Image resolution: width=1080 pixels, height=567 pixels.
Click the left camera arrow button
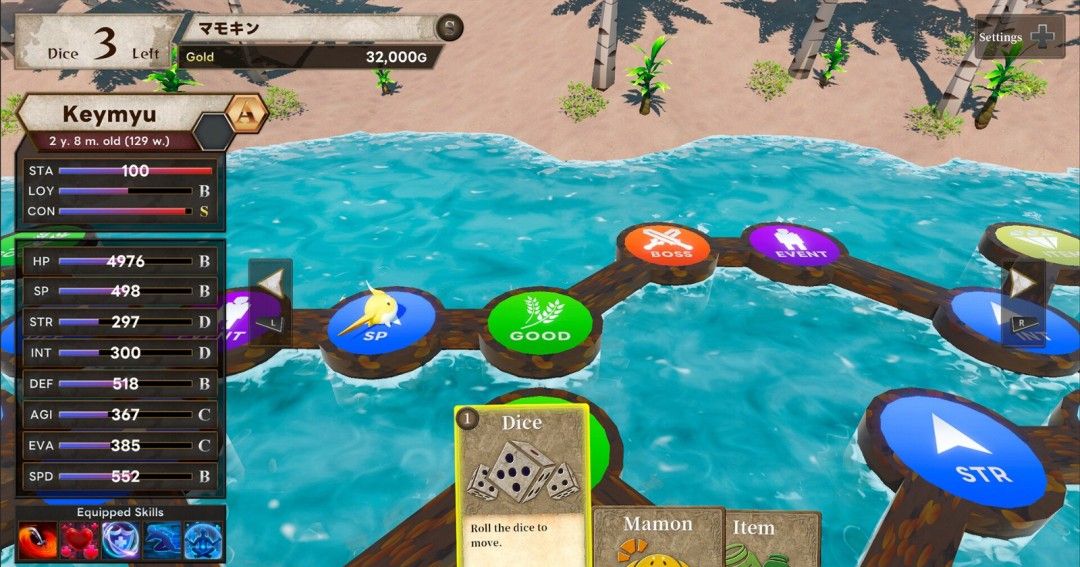tap(270, 289)
